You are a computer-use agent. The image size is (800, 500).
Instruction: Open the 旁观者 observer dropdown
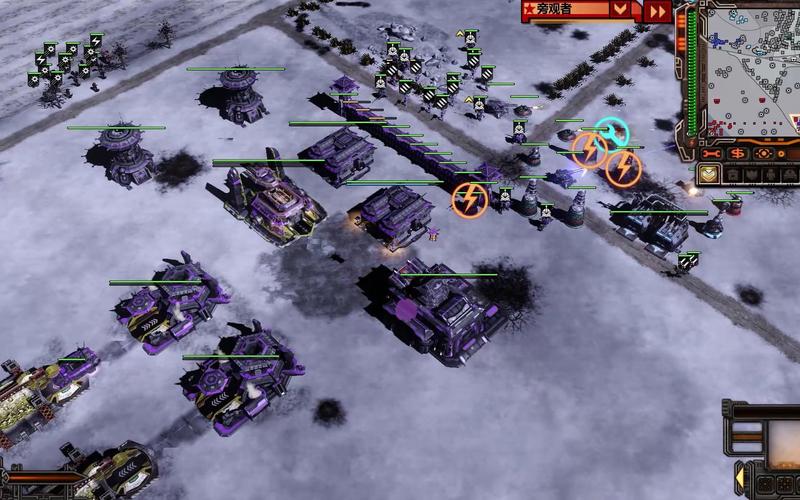(621, 10)
